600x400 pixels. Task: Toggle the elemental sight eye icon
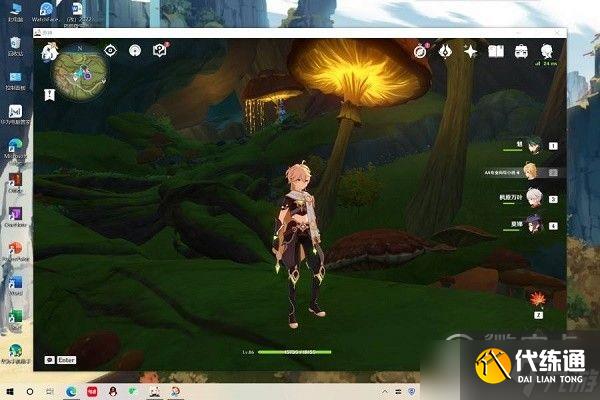(111, 50)
